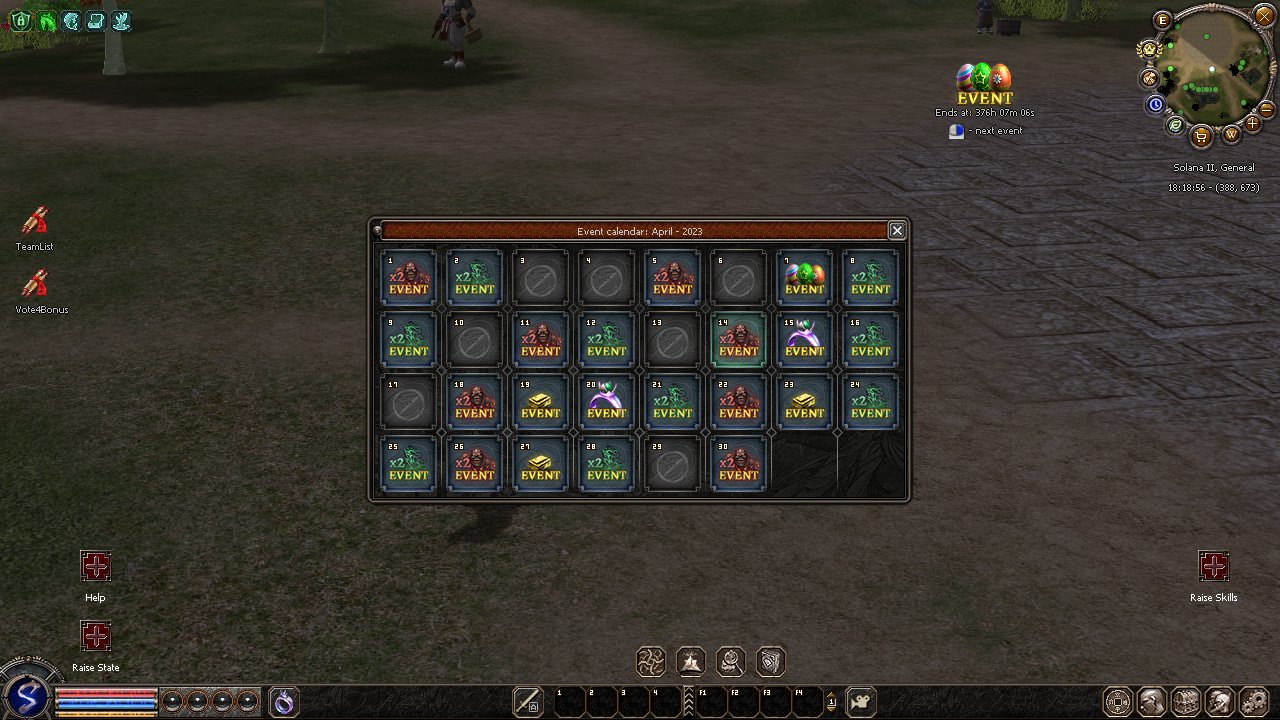Open Raise Skills red plus icon

pos(1214,567)
